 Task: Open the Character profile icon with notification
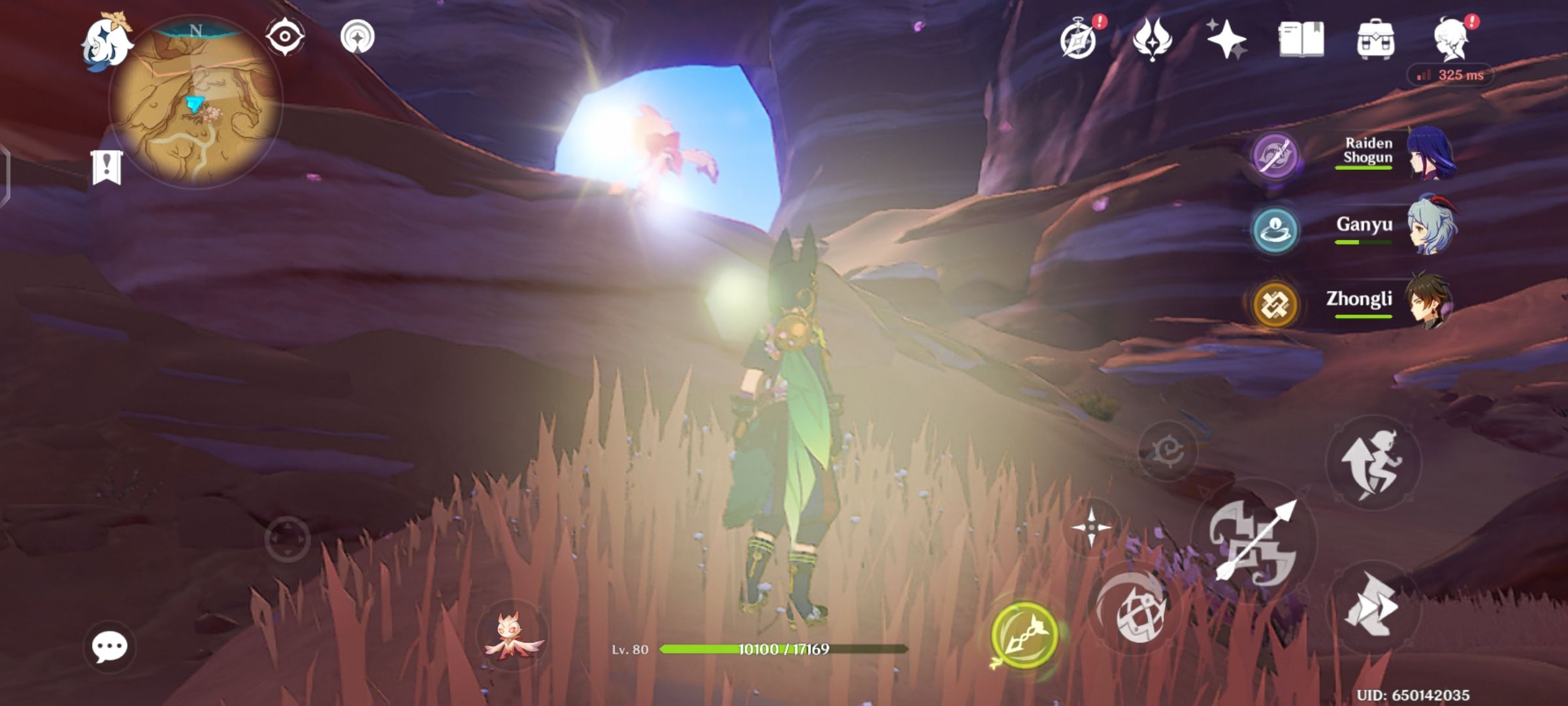tap(1452, 41)
